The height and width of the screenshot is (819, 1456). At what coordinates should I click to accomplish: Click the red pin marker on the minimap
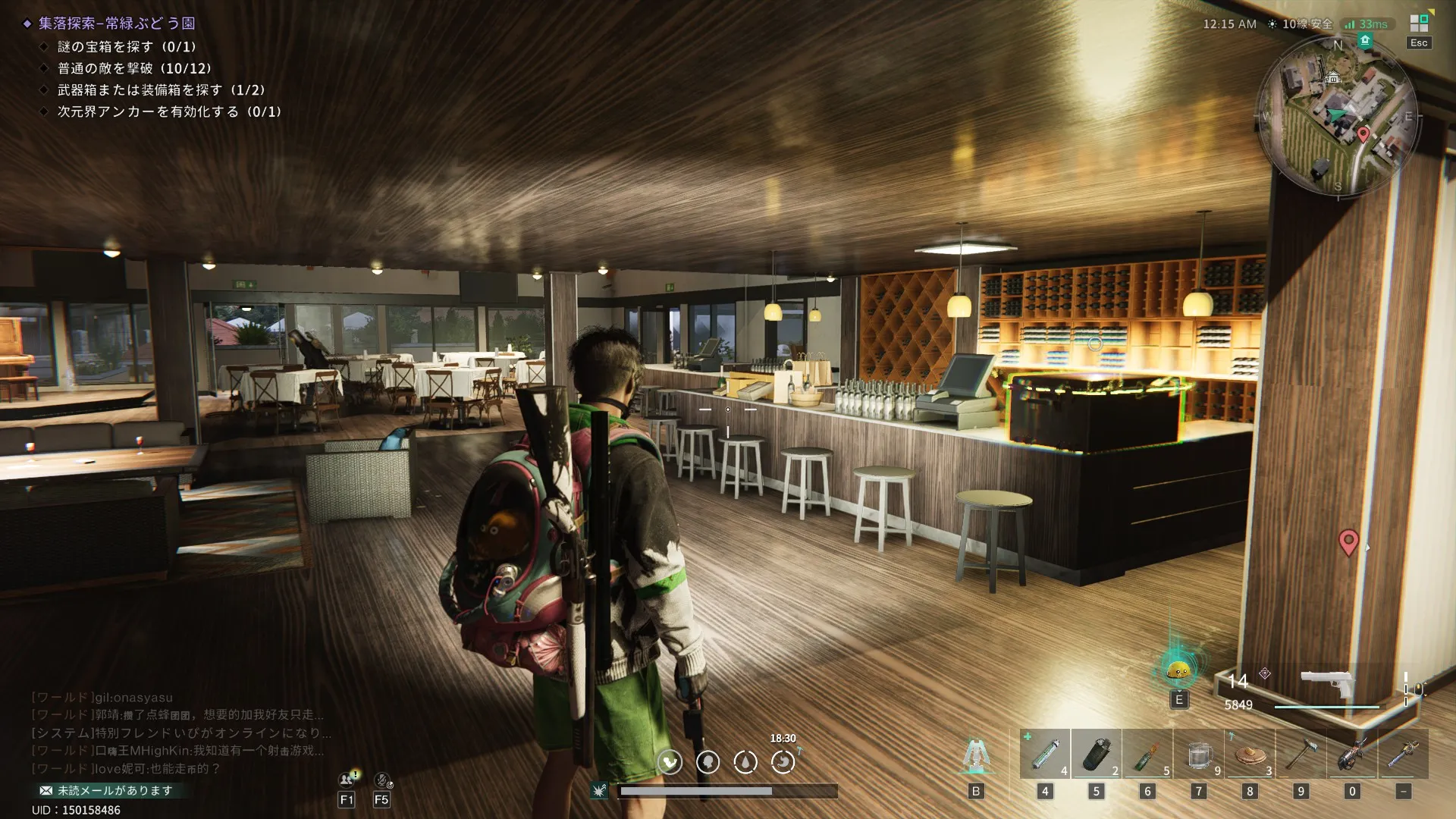[1363, 135]
